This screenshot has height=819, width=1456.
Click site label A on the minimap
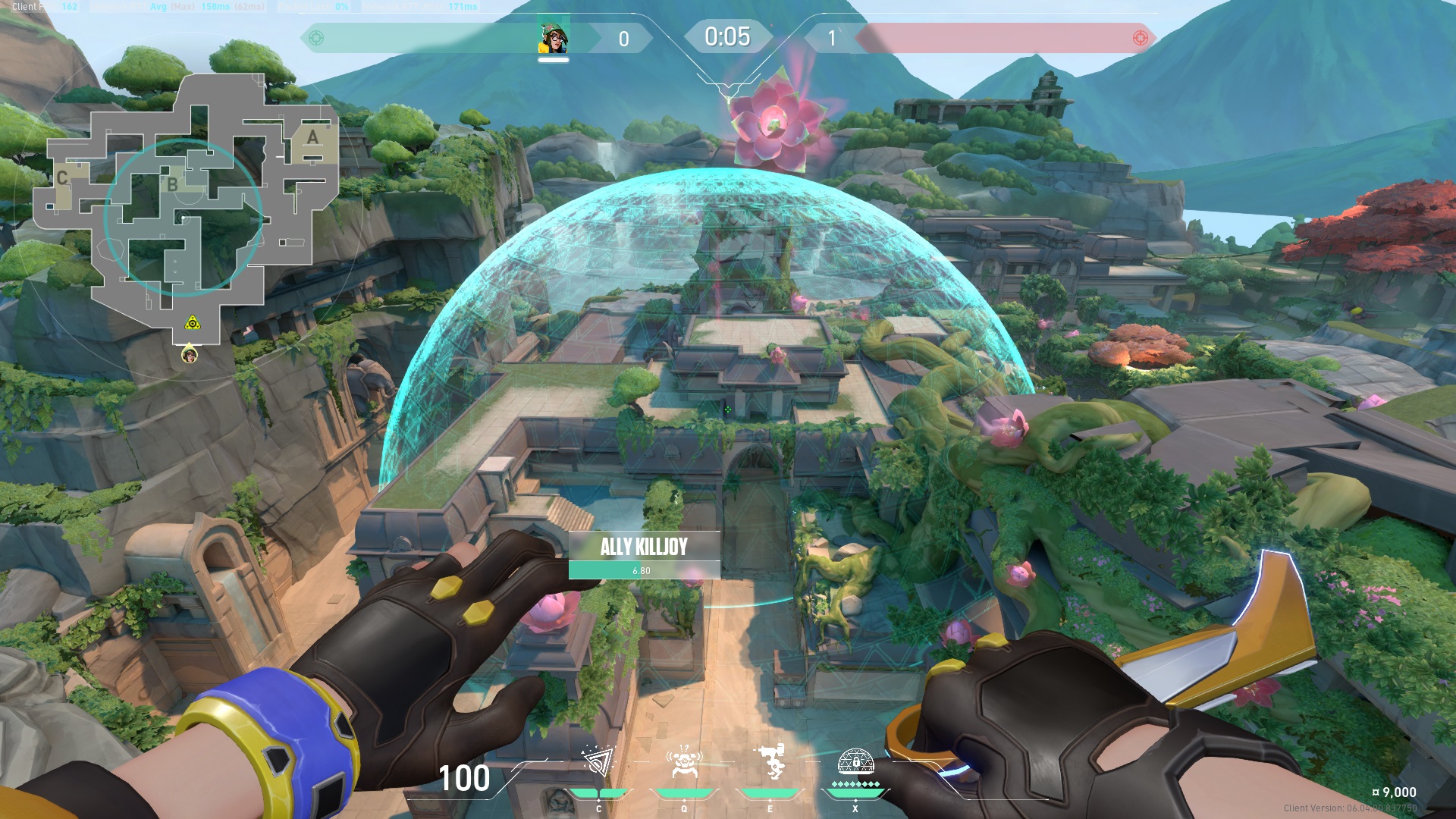pos(311,137)
